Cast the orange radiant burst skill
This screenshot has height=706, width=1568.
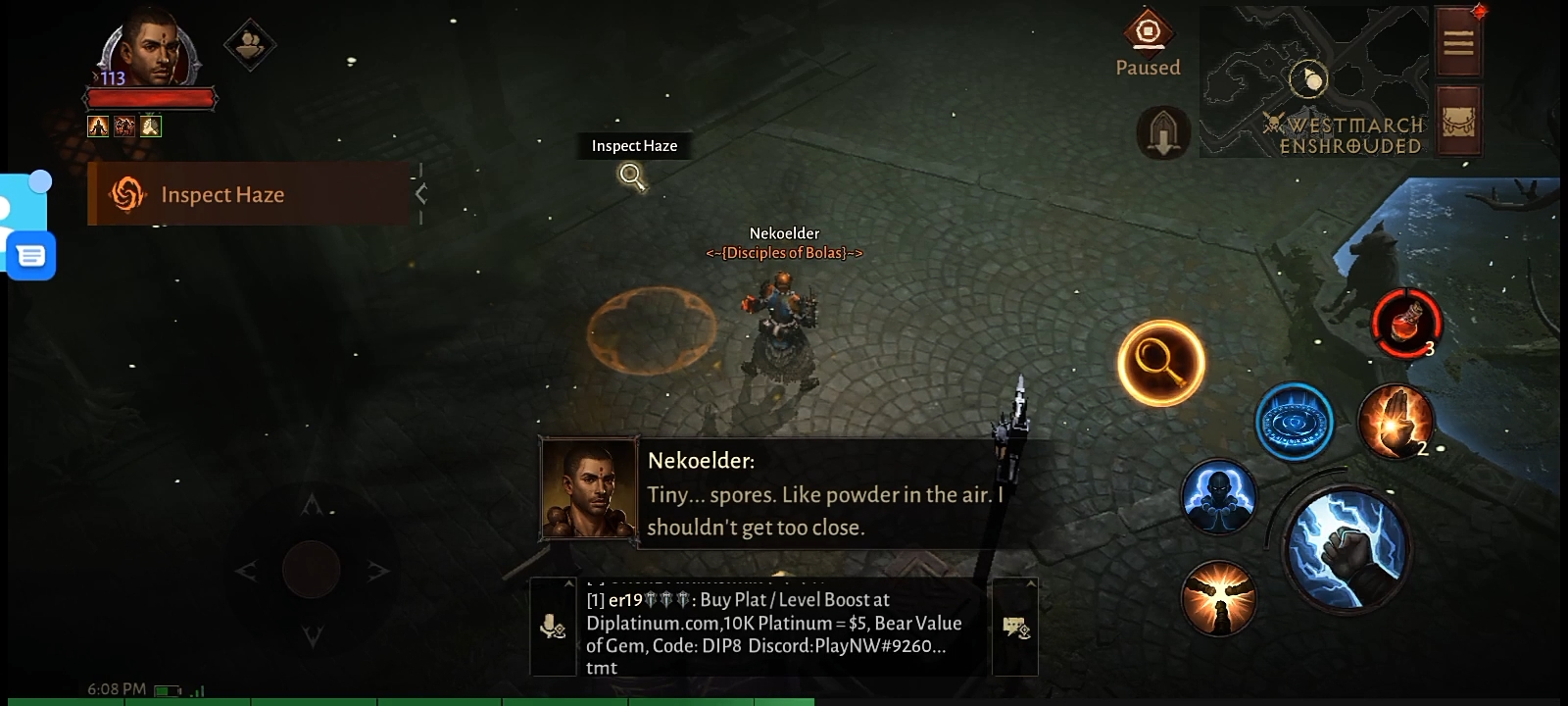point(1218,597)
